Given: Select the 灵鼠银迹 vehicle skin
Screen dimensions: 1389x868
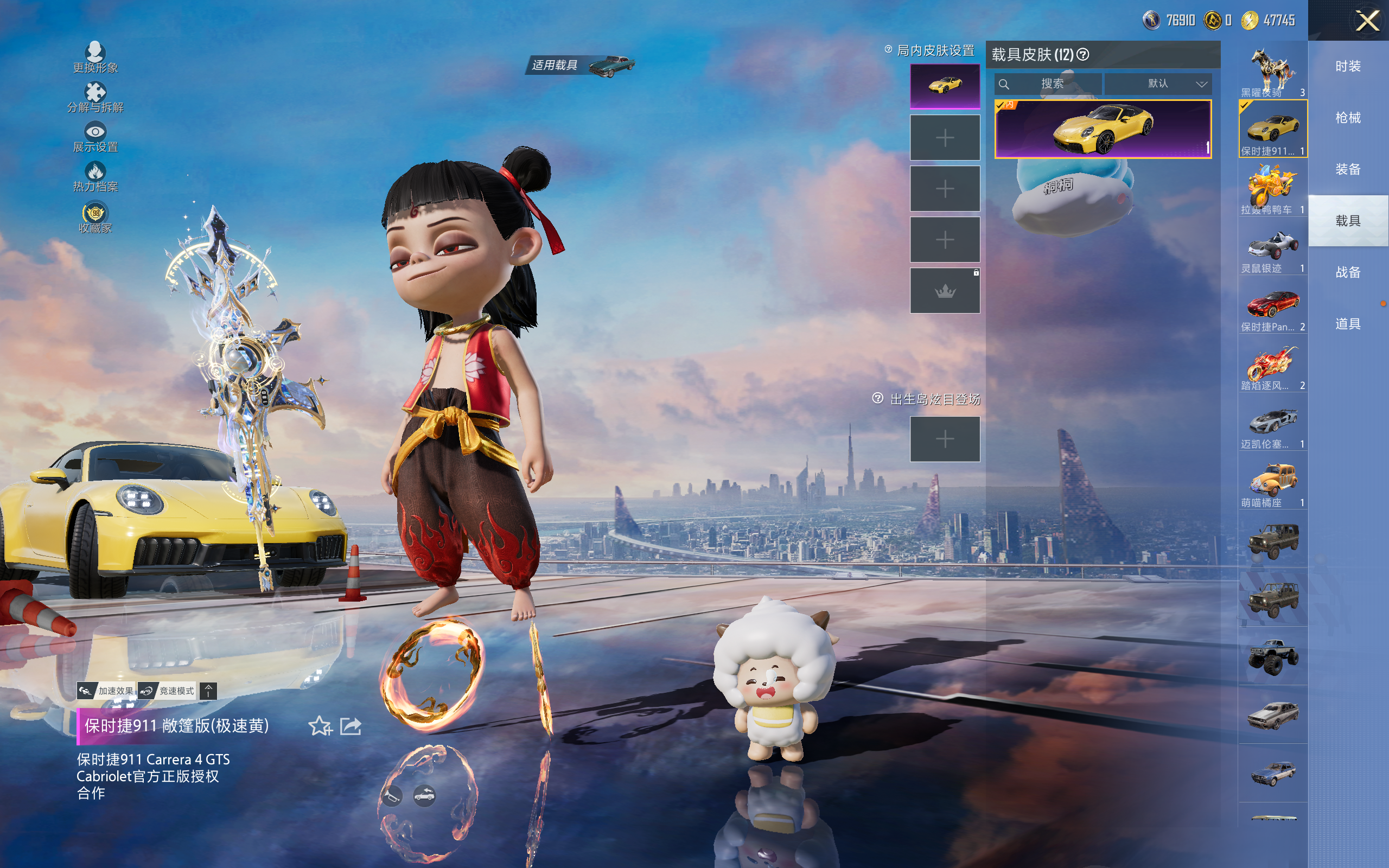Looking at the screenshot, I should coord(1272,248).
